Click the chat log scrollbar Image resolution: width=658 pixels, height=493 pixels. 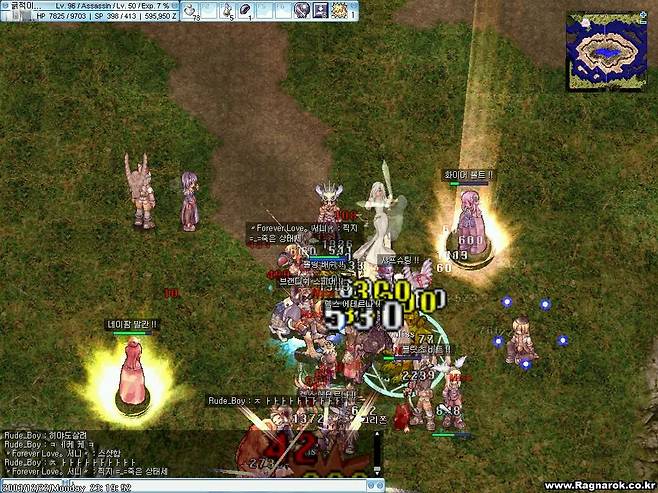378,452
